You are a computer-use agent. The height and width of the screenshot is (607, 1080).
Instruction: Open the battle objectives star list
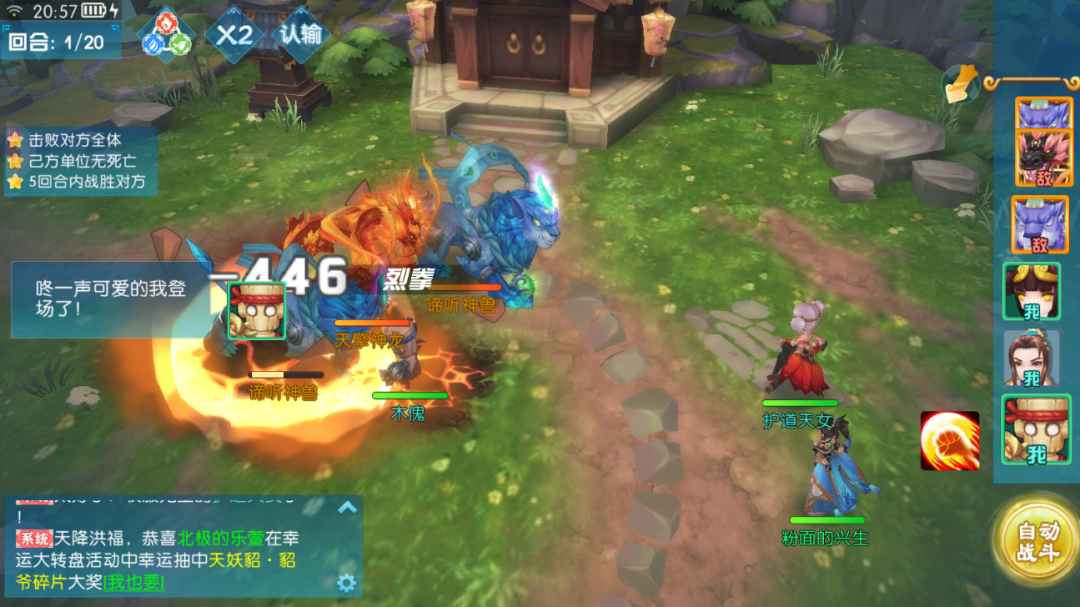click(78, 161)
